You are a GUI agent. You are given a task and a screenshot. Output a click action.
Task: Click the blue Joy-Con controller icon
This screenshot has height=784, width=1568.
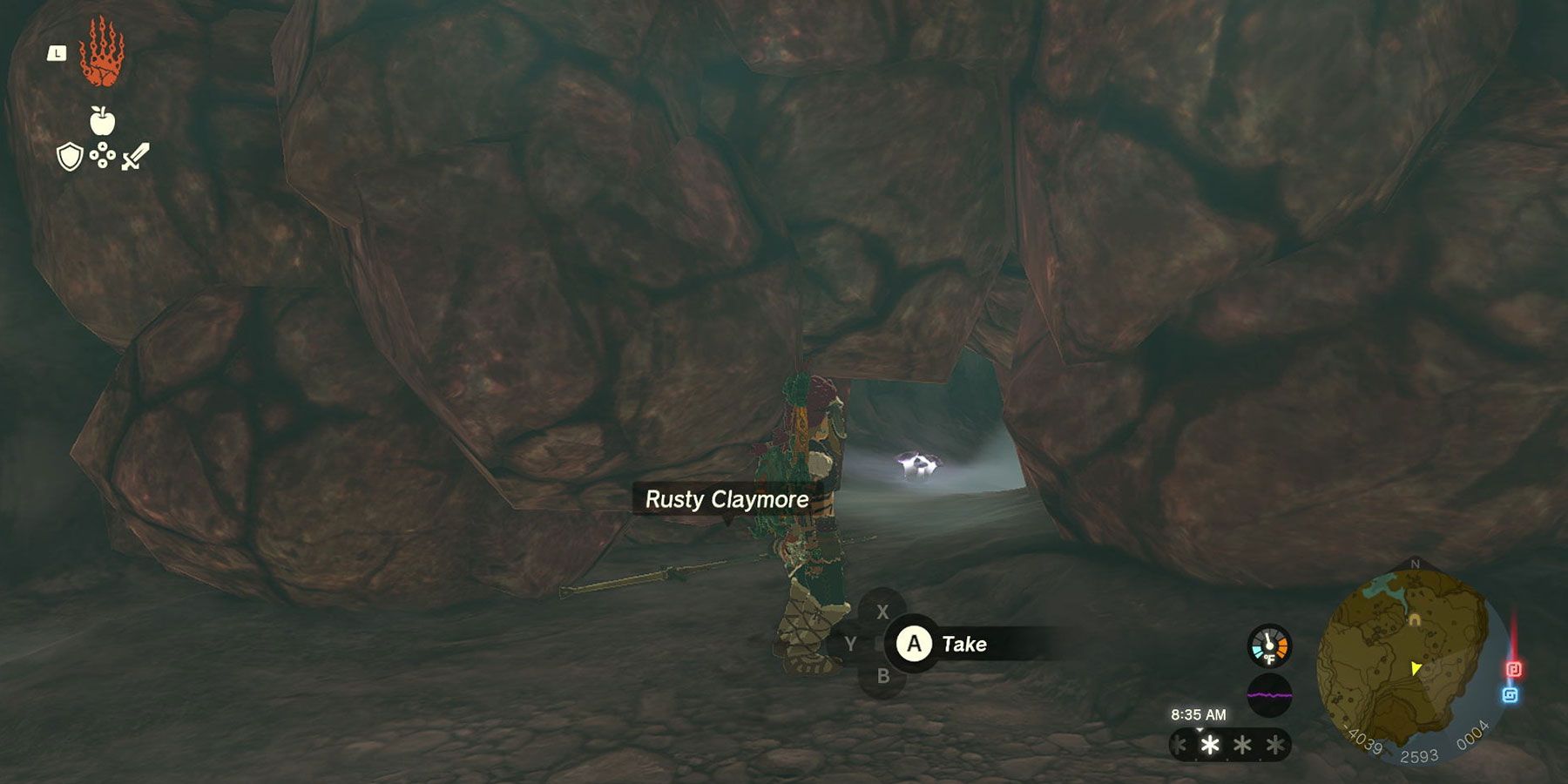tap(1509, 695)
